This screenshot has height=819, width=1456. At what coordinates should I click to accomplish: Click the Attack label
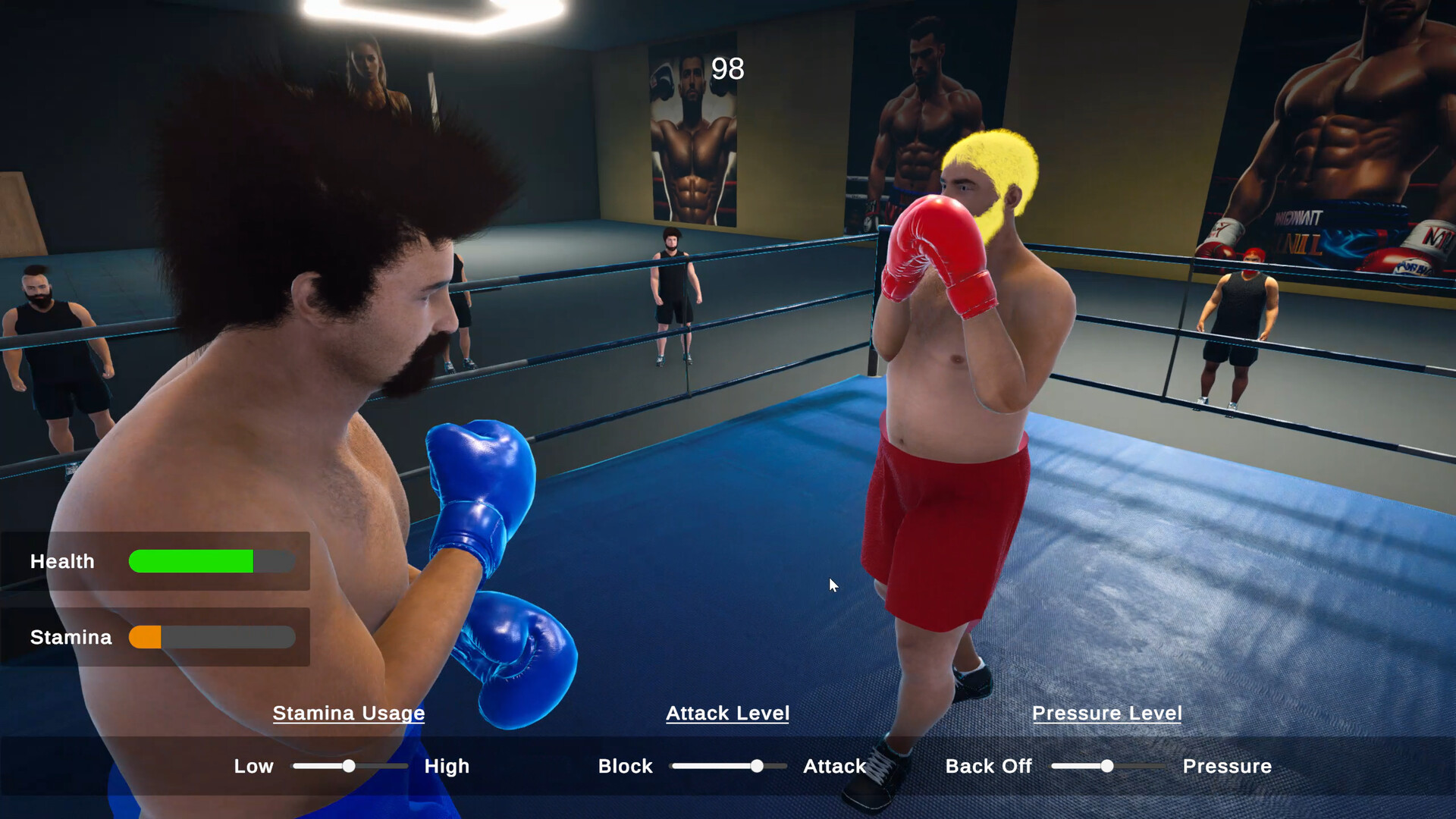[x=834, y=767]
